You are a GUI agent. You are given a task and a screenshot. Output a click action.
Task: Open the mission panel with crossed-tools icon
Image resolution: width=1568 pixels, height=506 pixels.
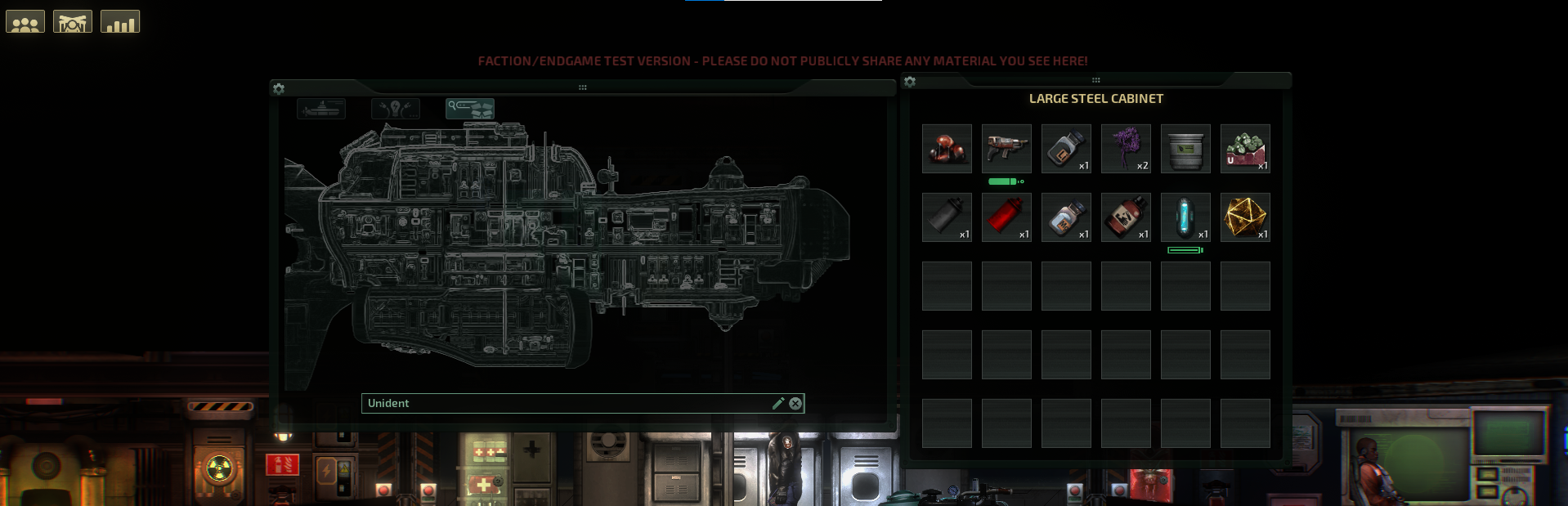pos(73,22)
